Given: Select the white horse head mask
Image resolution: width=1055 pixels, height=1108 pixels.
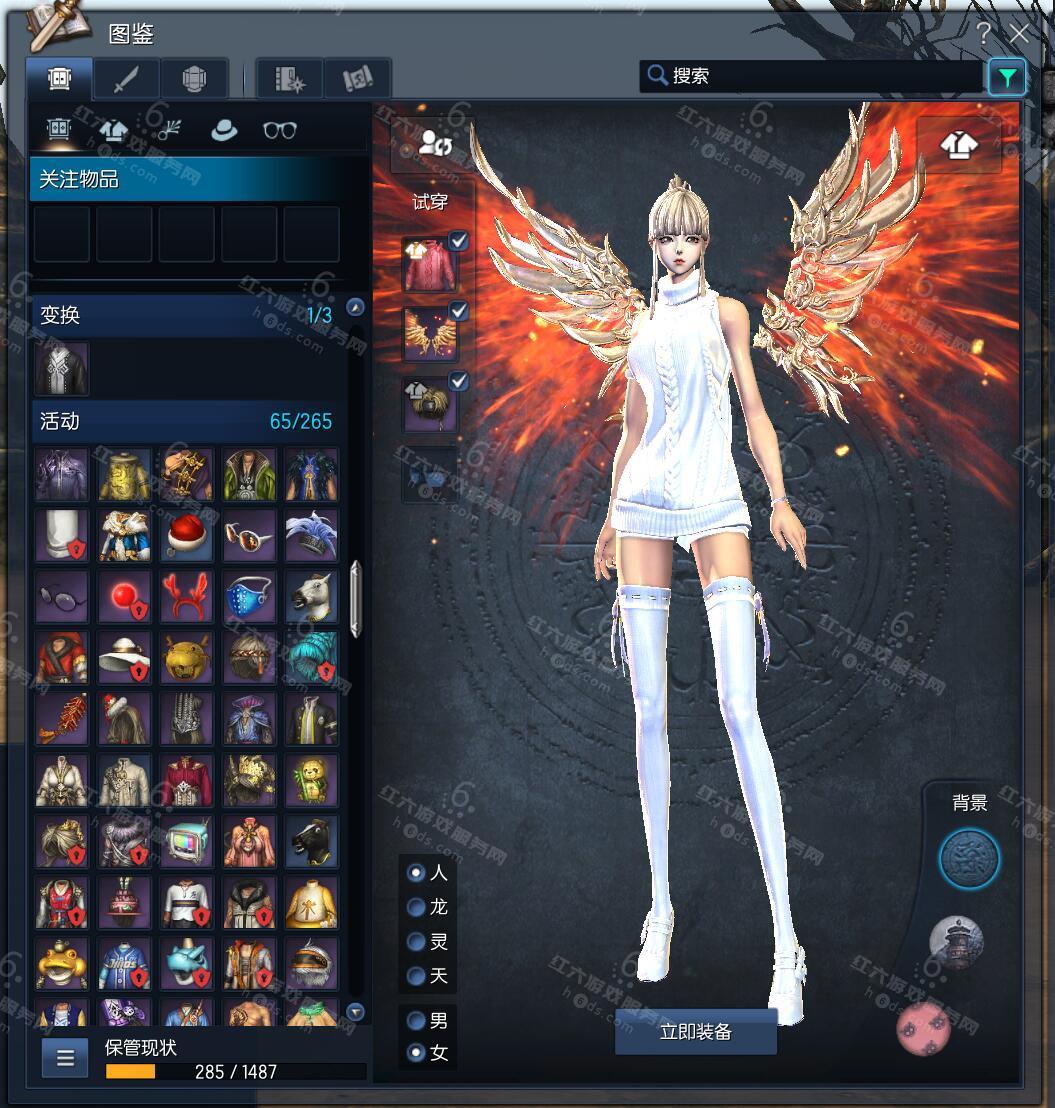Looking at the screenshot, I should 311,597.
